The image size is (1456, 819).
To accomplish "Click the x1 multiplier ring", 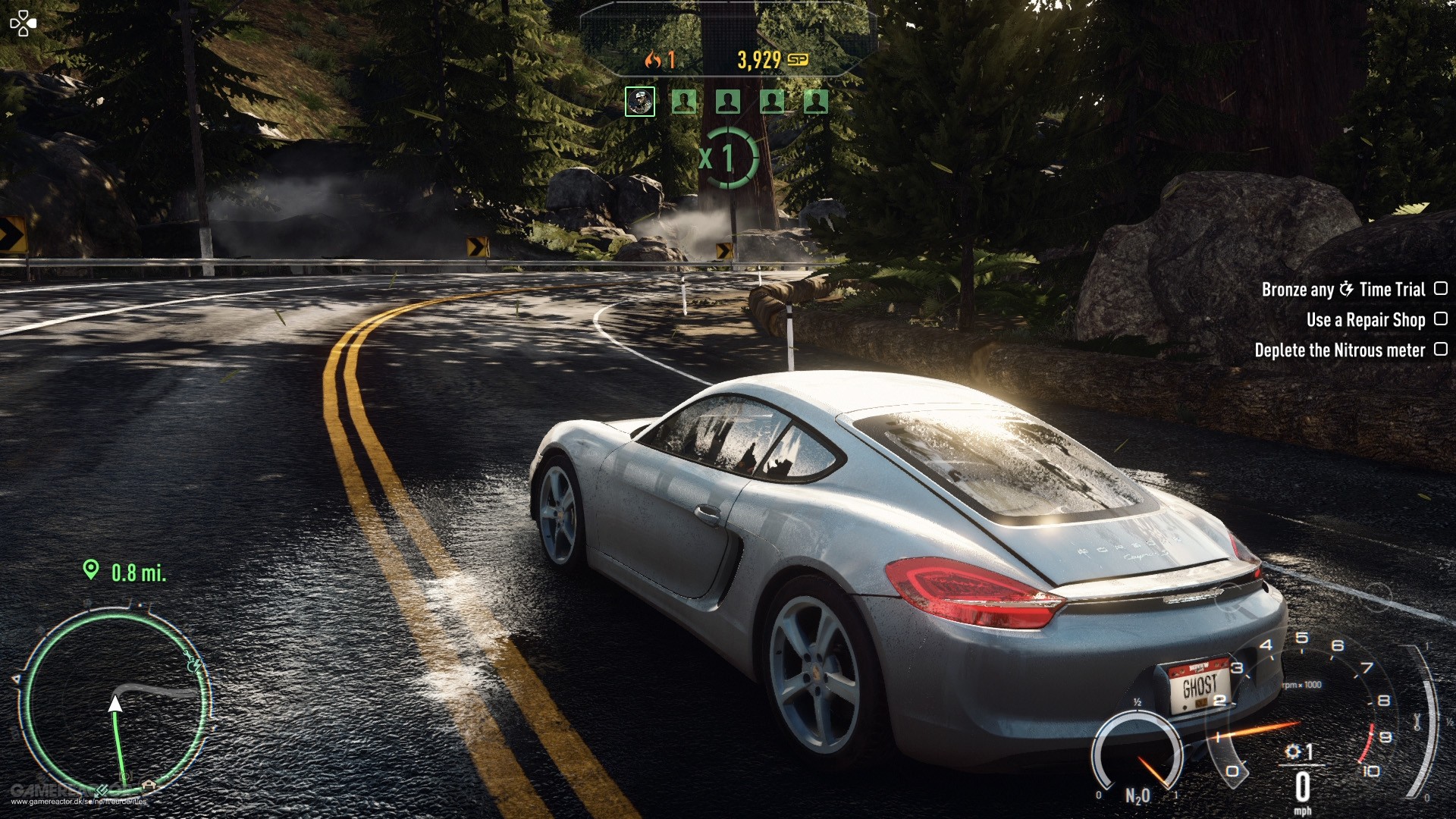I will [x=726, y=158].
